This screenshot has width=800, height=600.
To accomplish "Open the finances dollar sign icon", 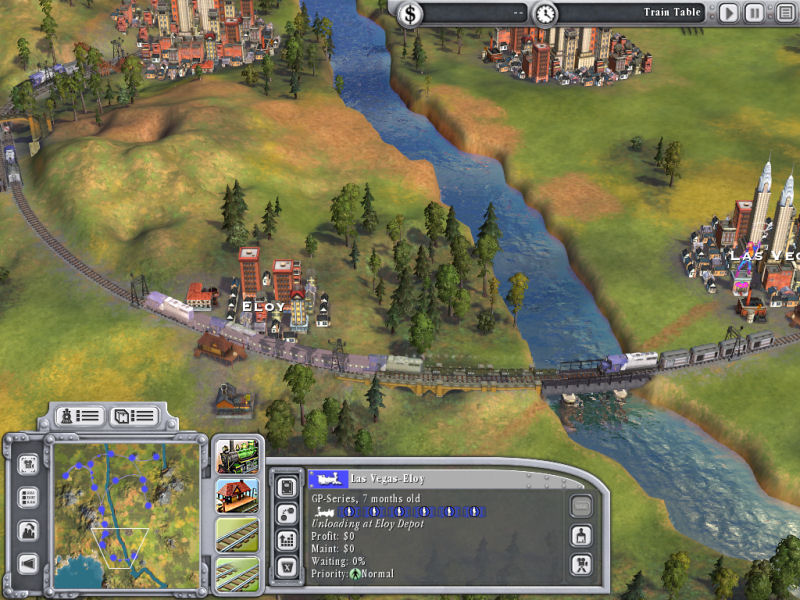I will coord(412,14).
